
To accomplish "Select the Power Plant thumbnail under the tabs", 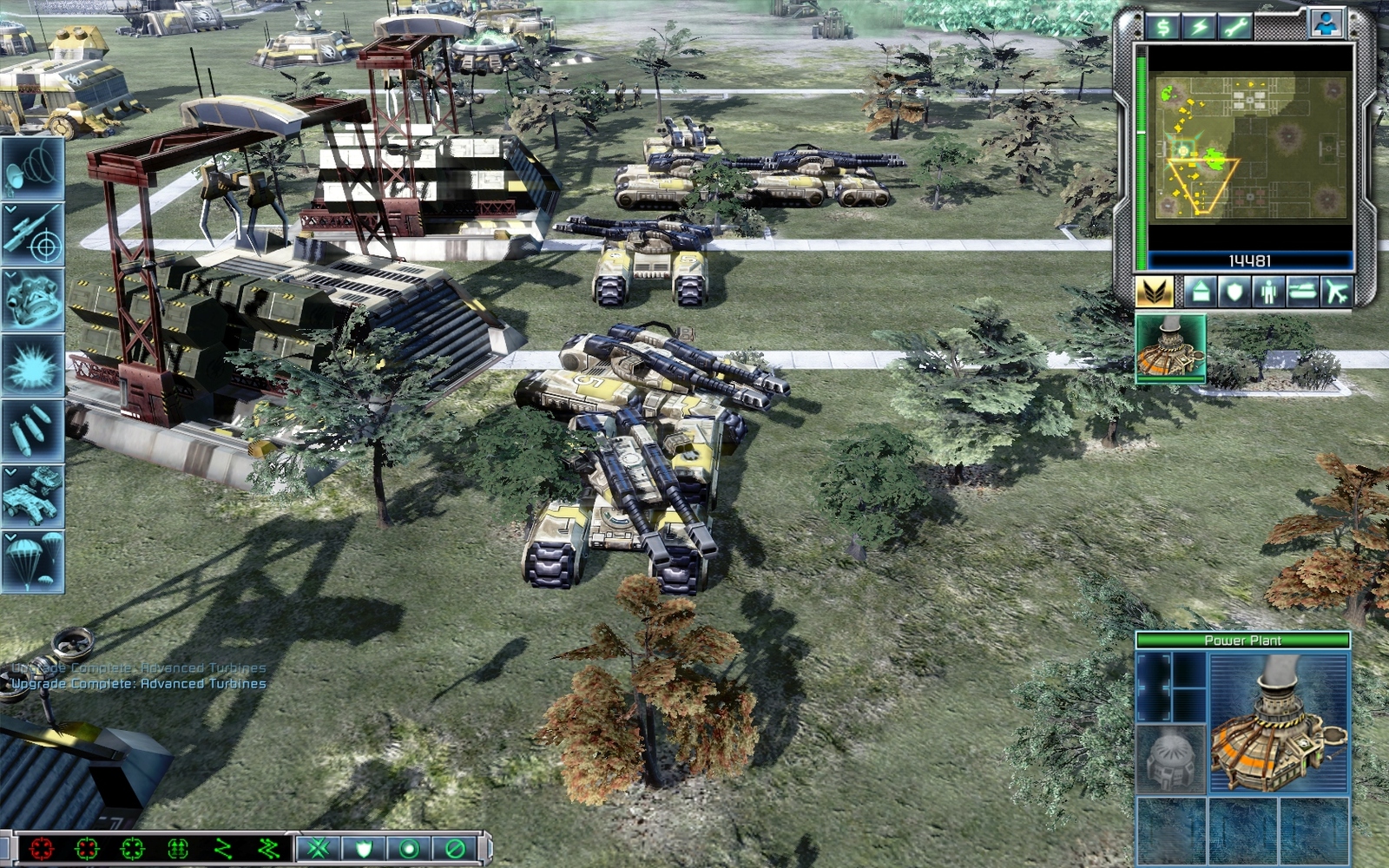I will (1170, 349).
